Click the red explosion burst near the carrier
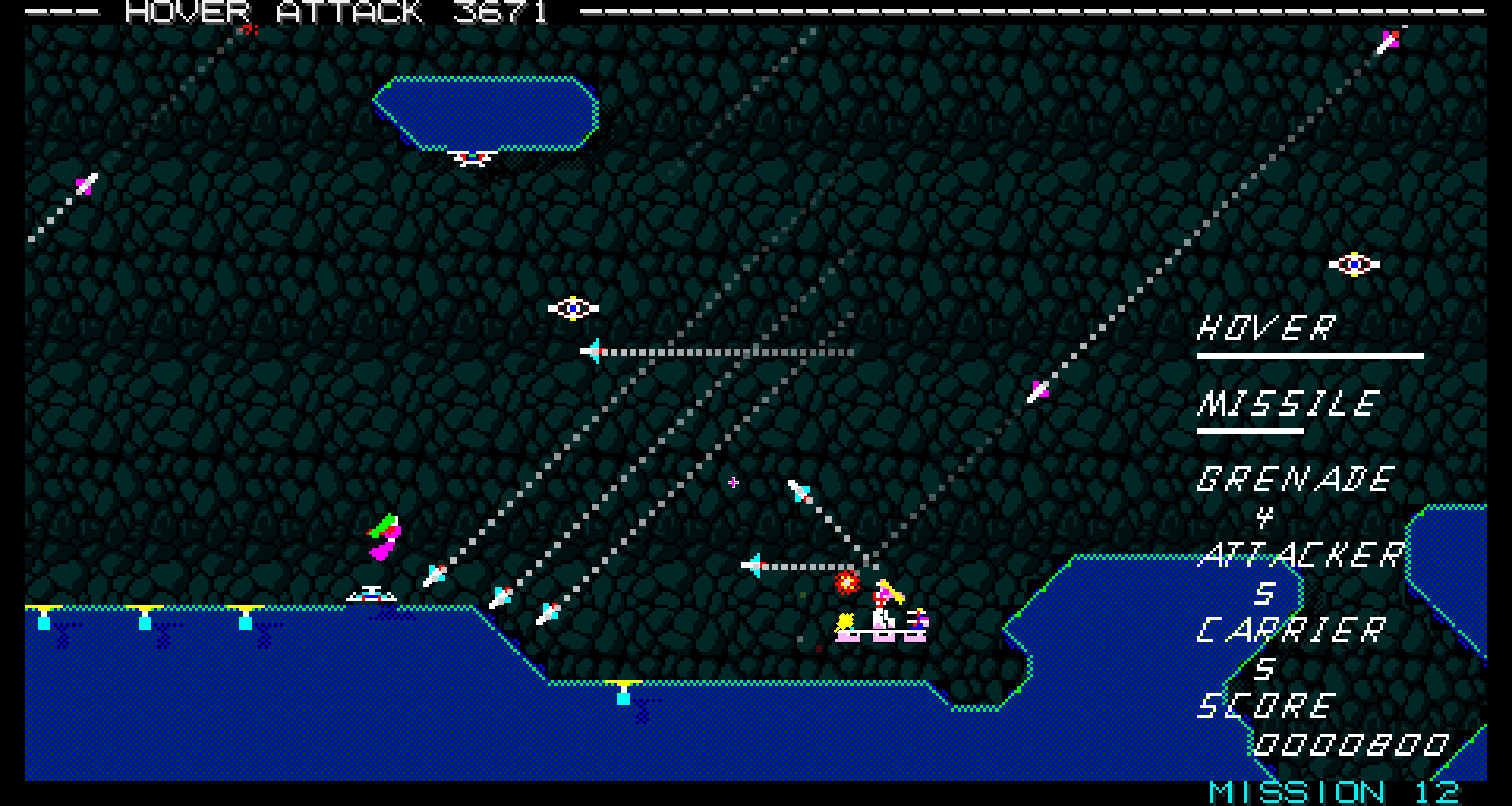The height and width of the screenshot is (806, 1512). tap(846, 584)
